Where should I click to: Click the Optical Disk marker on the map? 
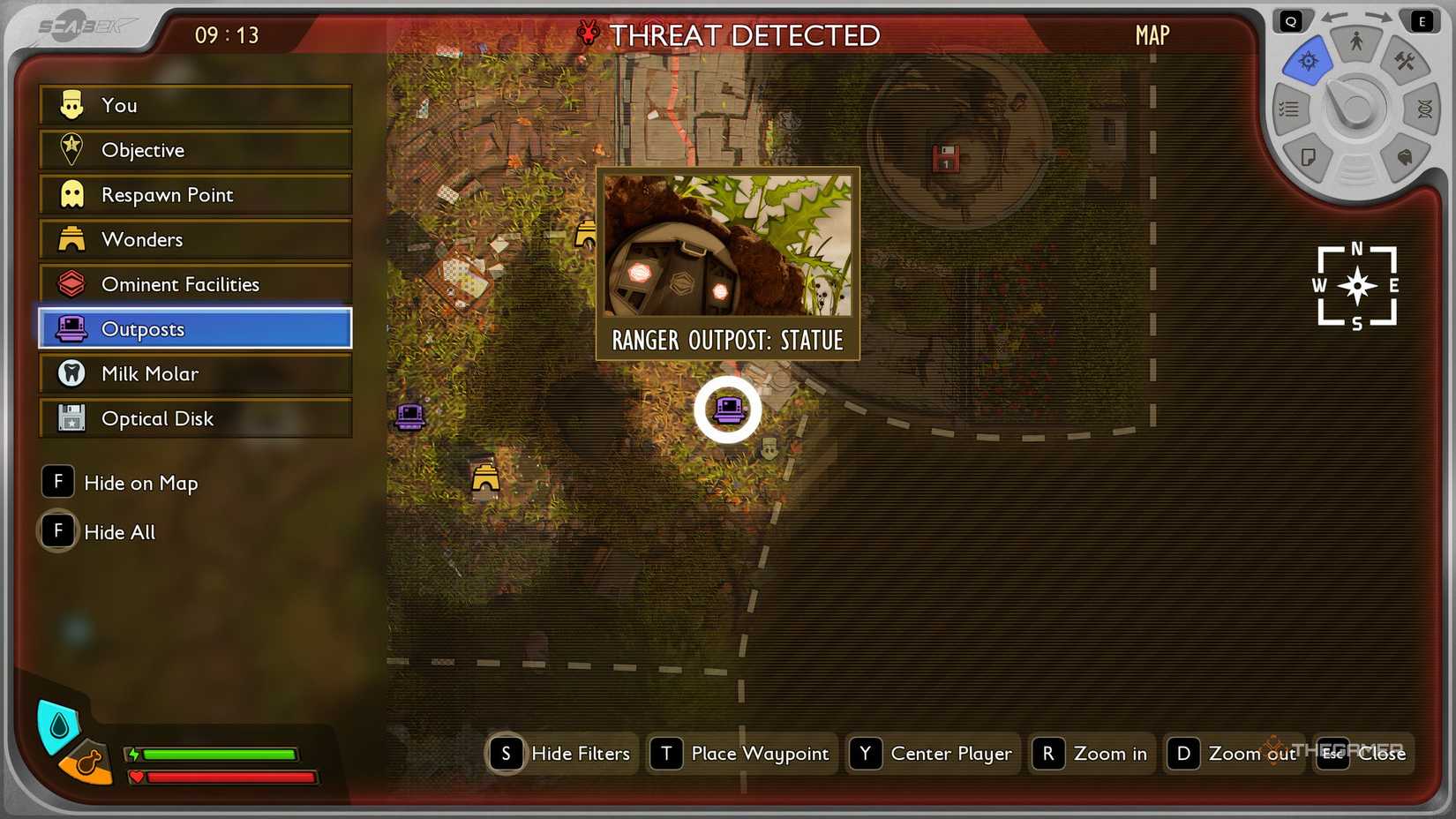pos(945,159)
